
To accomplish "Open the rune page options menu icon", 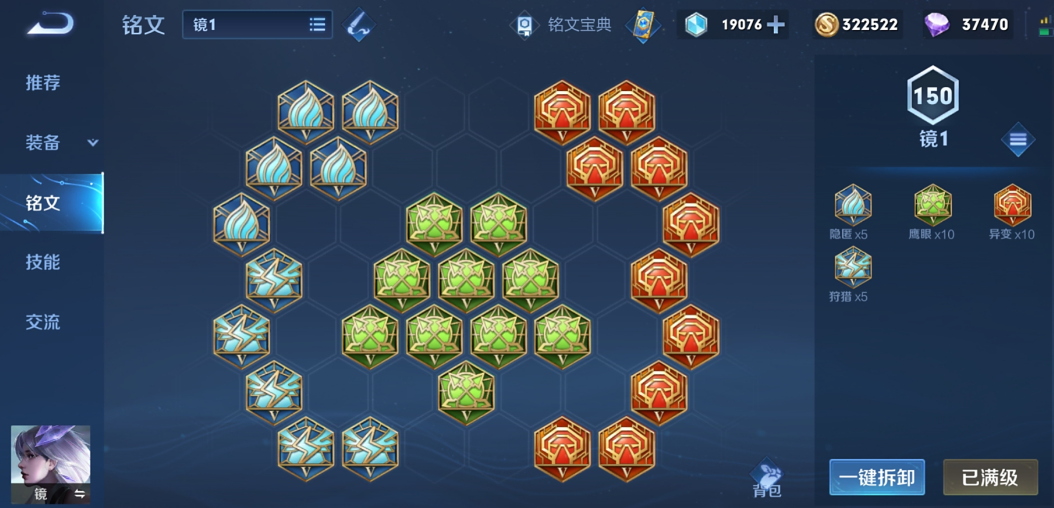I will (1017, 141).
